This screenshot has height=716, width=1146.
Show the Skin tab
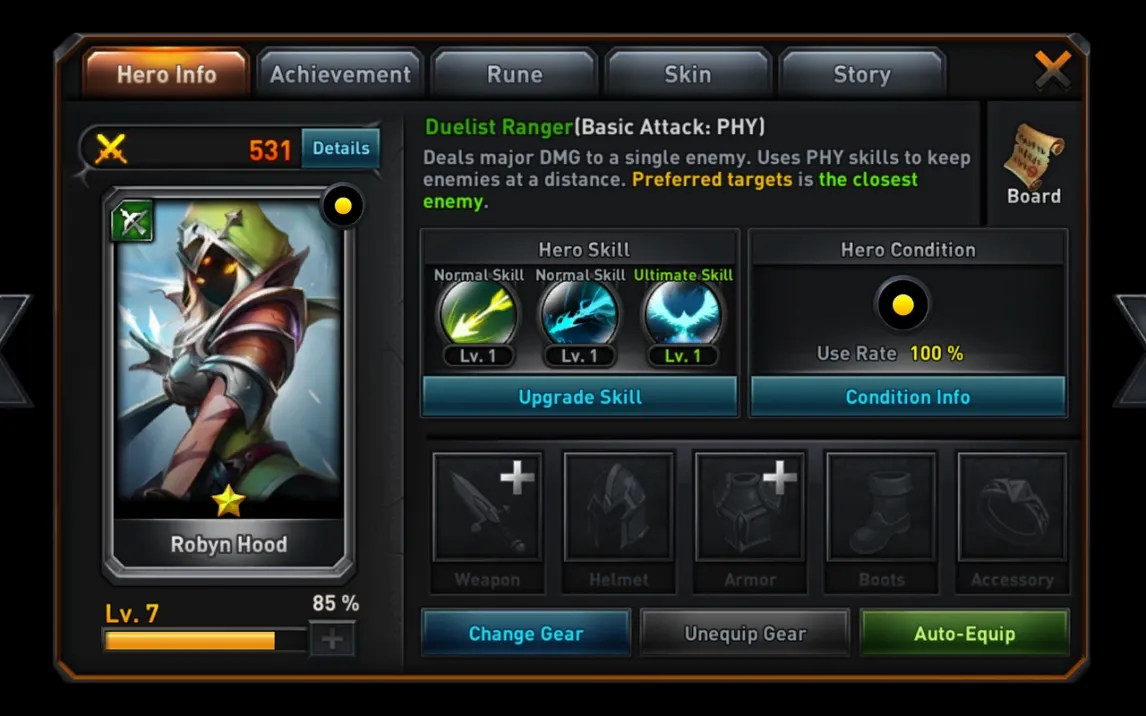(688, 74)
